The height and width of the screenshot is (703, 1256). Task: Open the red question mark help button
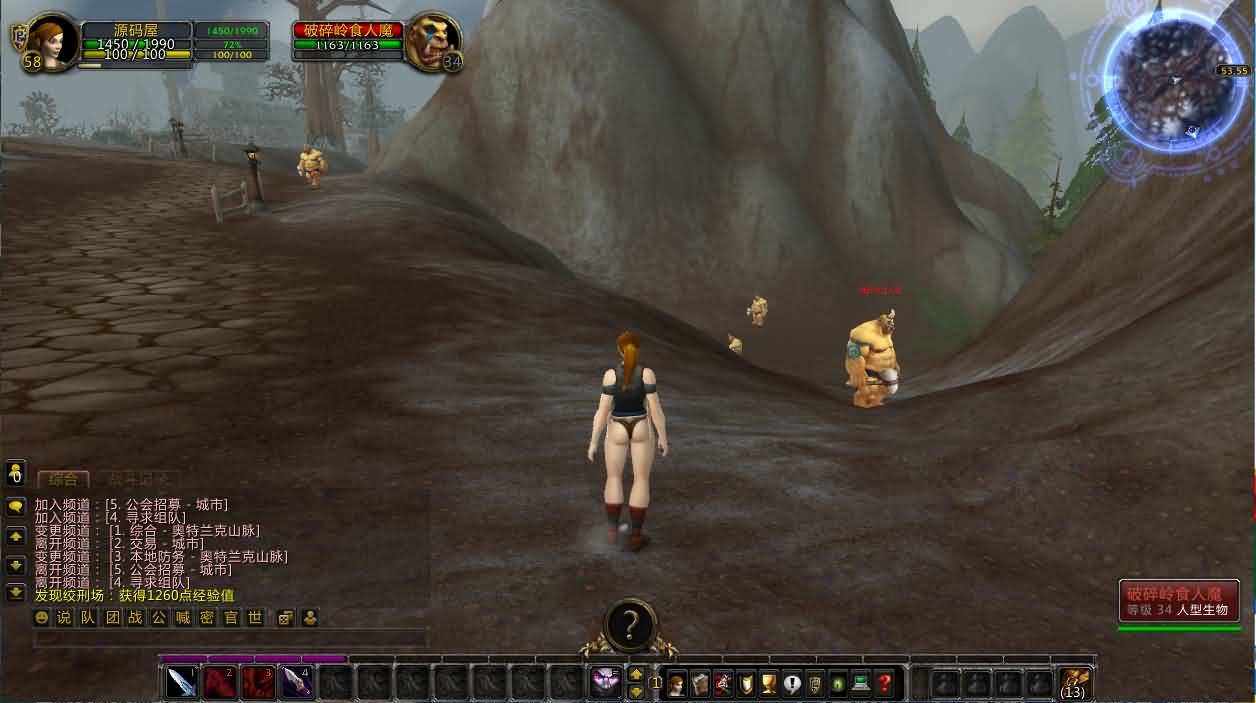click(884, 684)
